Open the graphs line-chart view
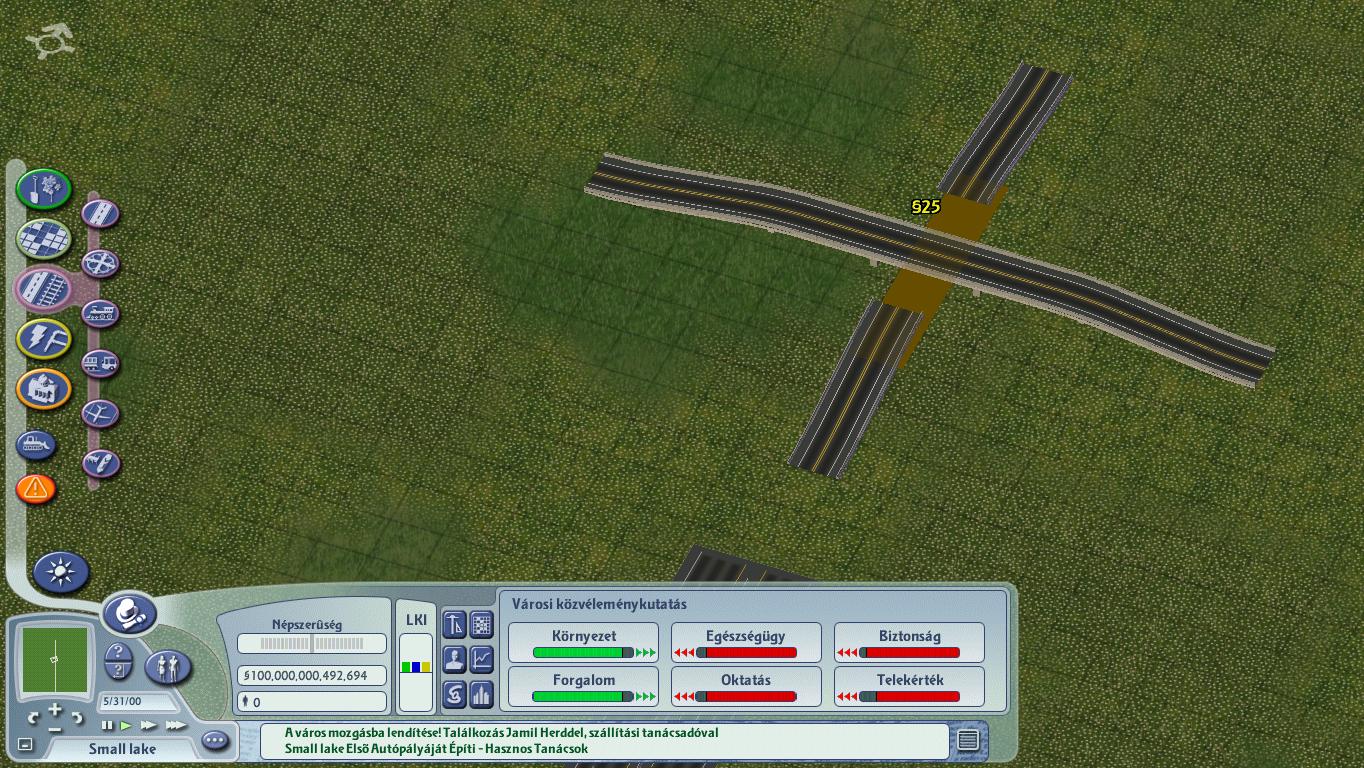 (482, 659)
